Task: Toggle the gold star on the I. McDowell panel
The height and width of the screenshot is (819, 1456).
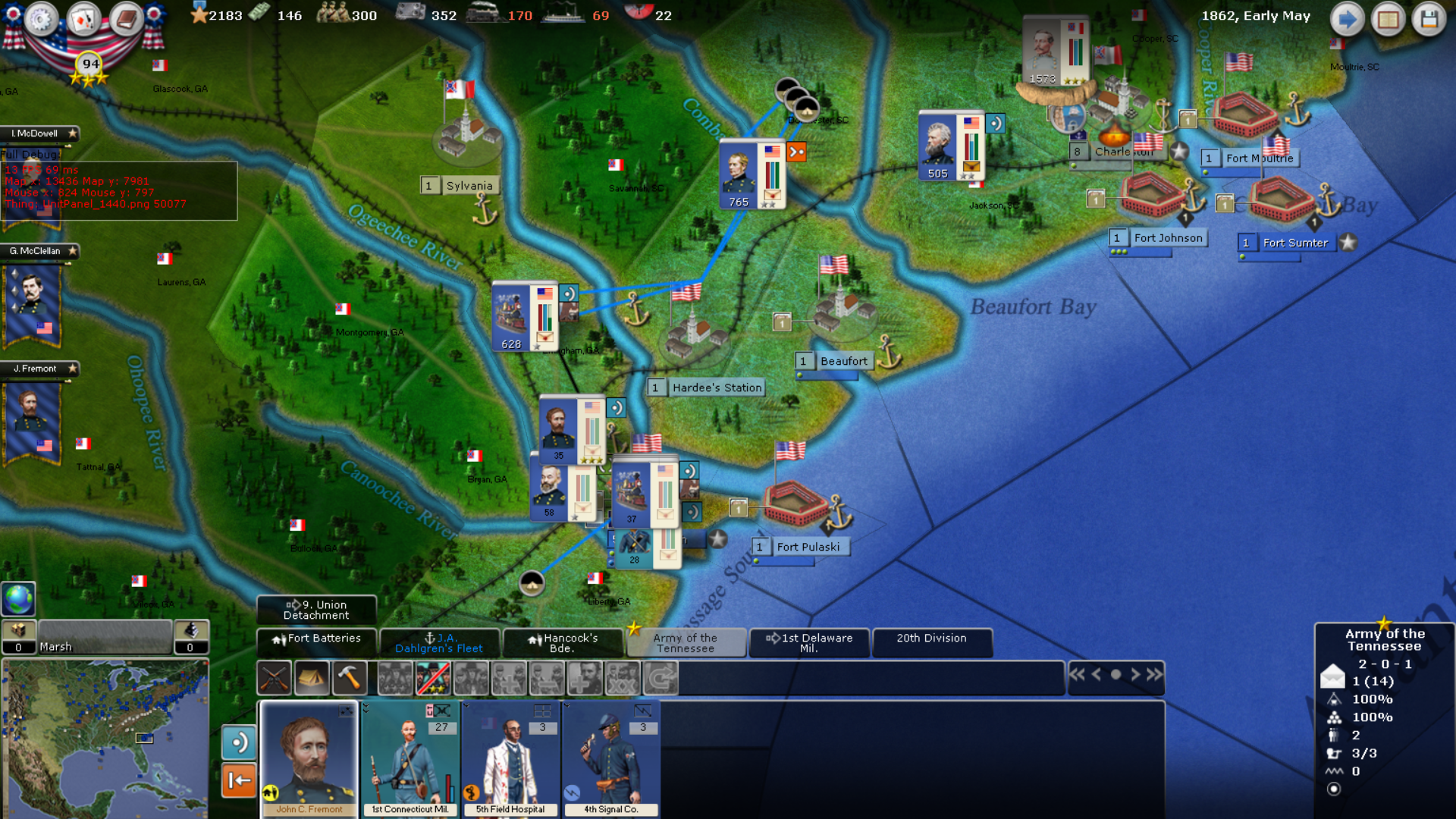Action: [x=73, y=133]
